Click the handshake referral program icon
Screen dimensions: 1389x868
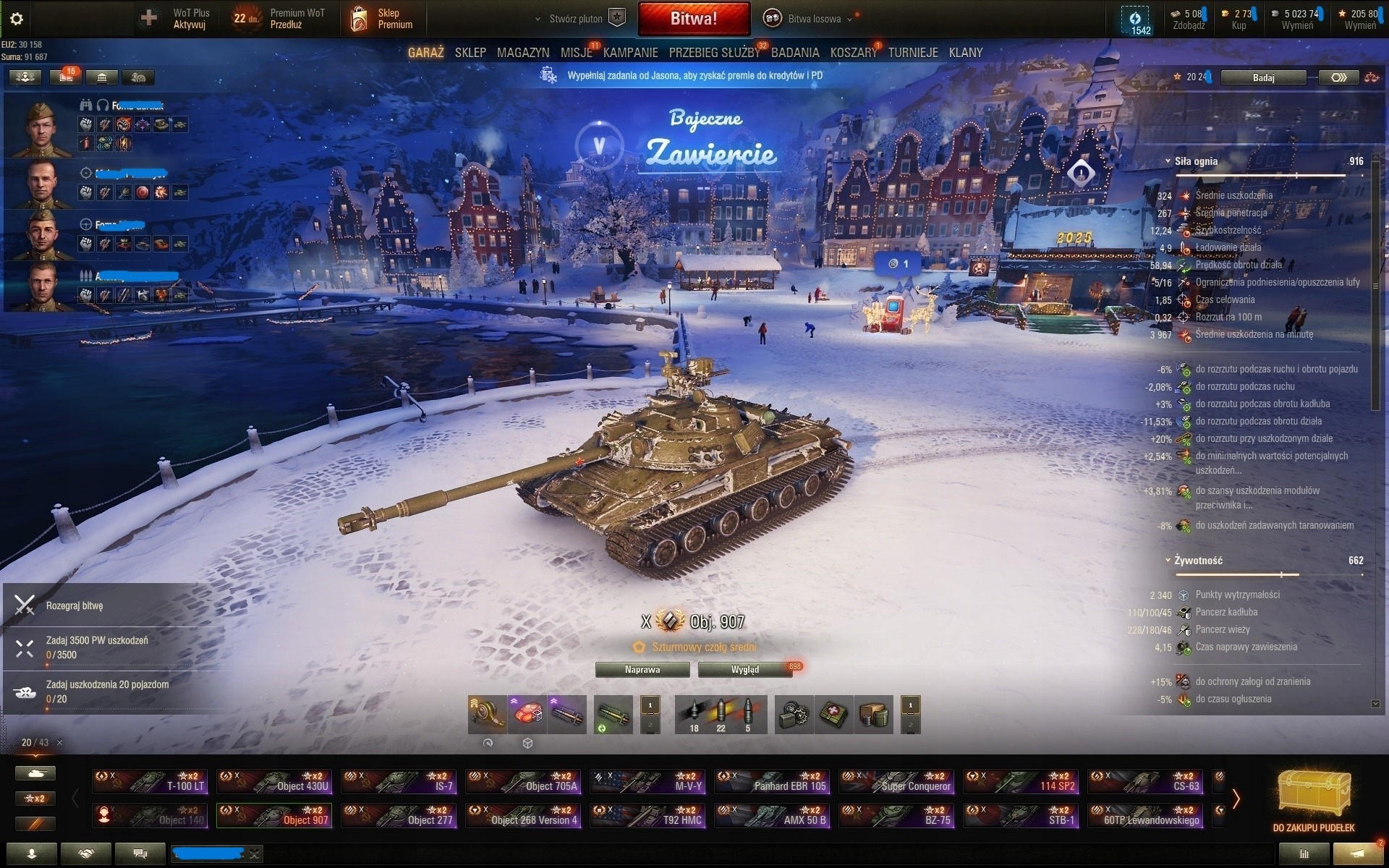(86, 854)
